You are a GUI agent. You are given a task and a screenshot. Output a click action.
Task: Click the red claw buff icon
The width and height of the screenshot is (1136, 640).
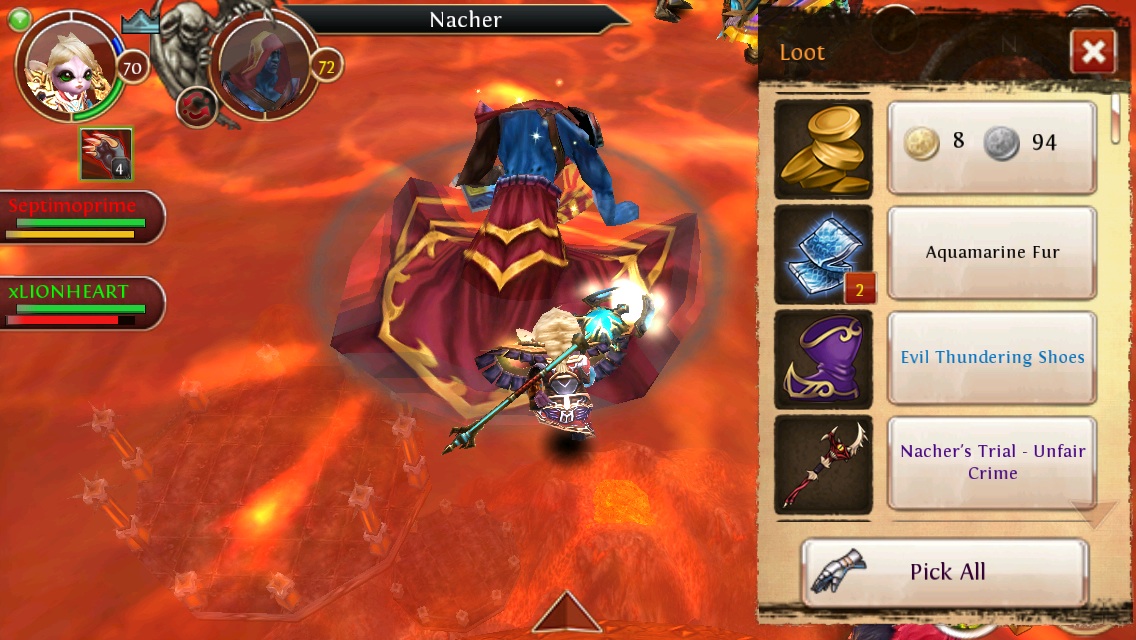[x=106, y=155]
